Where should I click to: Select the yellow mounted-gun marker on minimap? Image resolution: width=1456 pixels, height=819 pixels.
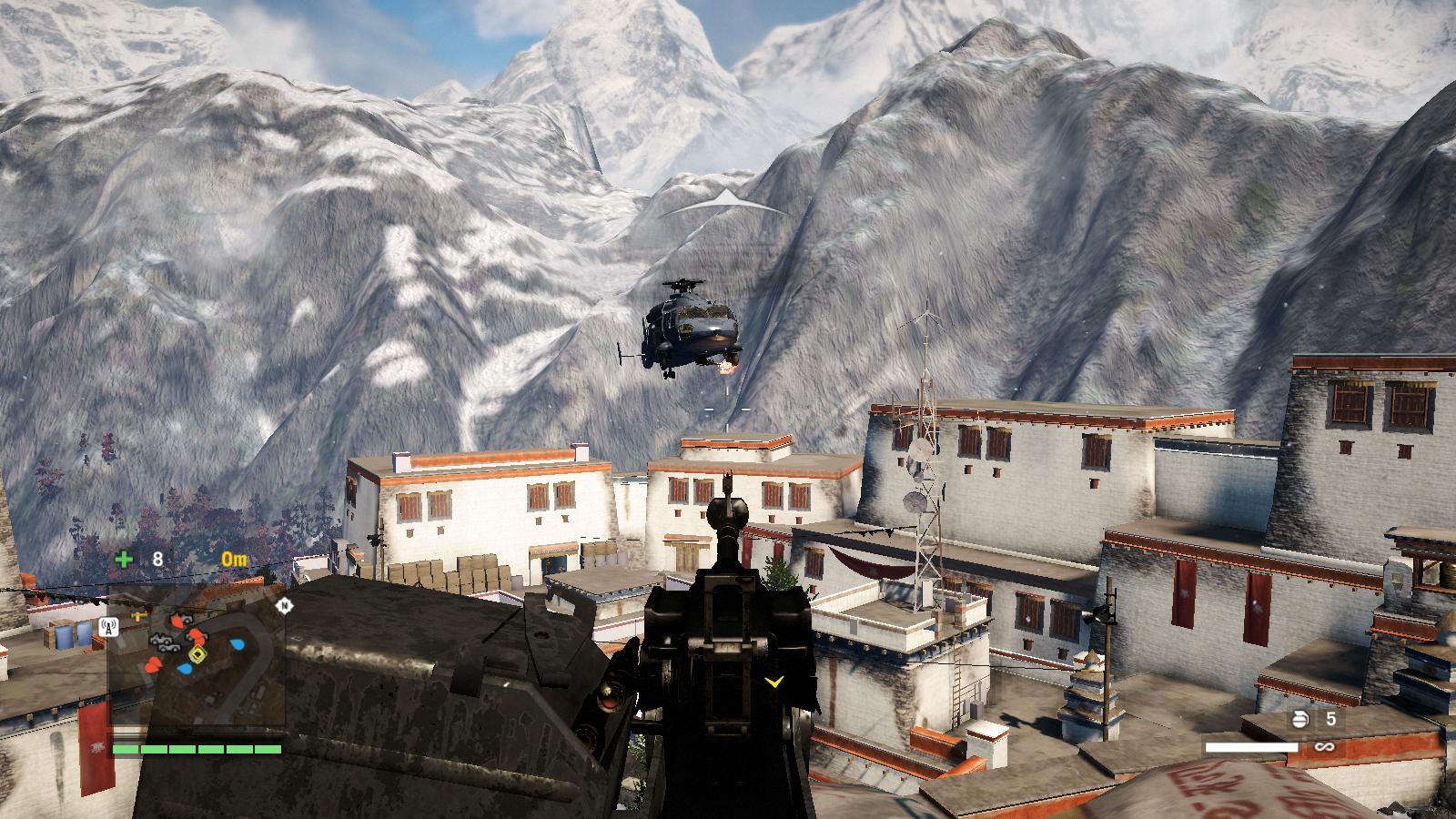pyautogui.click(x=138, y=616)
